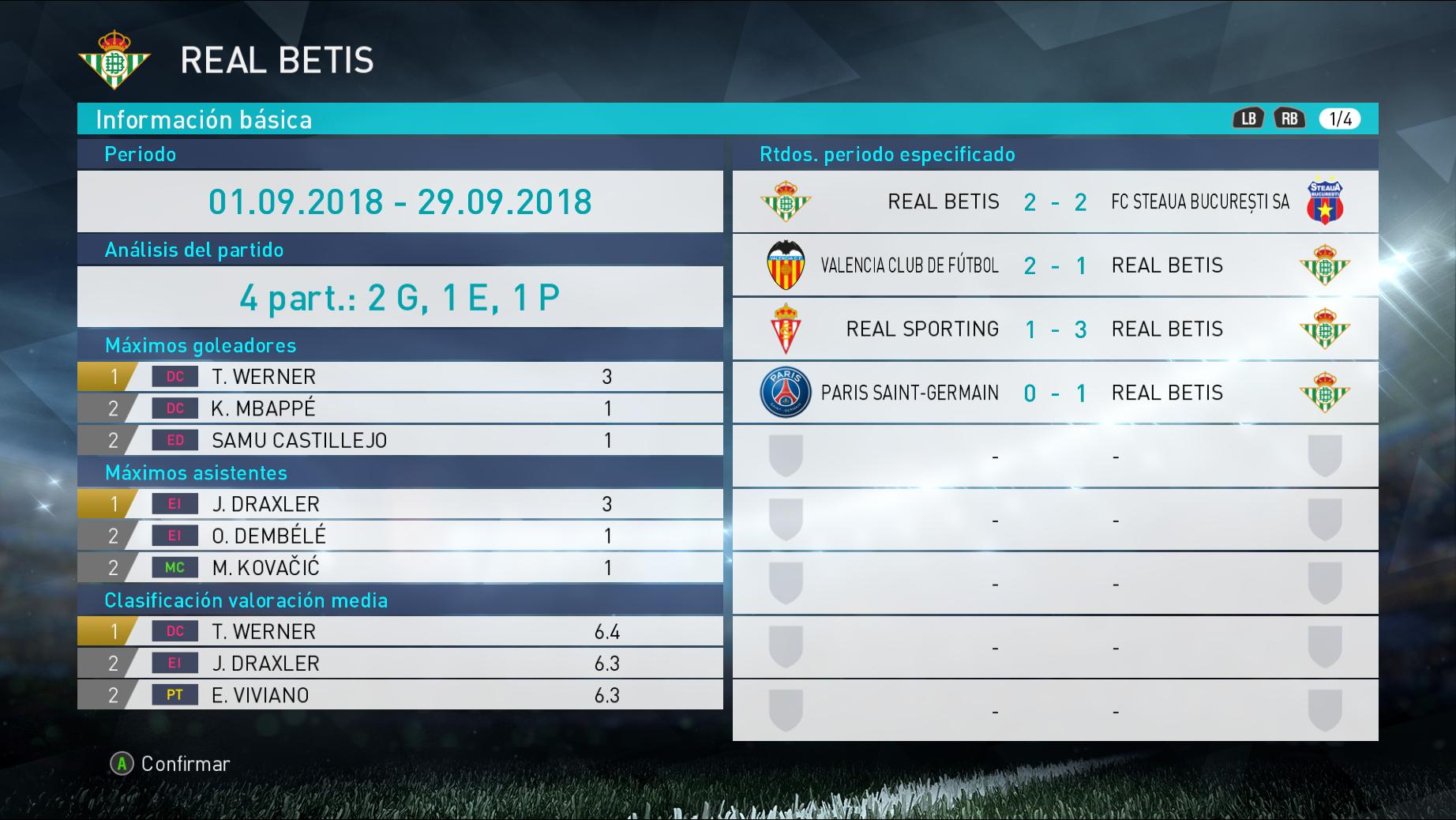Select the E. Viviano rating row
The height and width of the screenshot is (820, 1456).
pos(400,695)
